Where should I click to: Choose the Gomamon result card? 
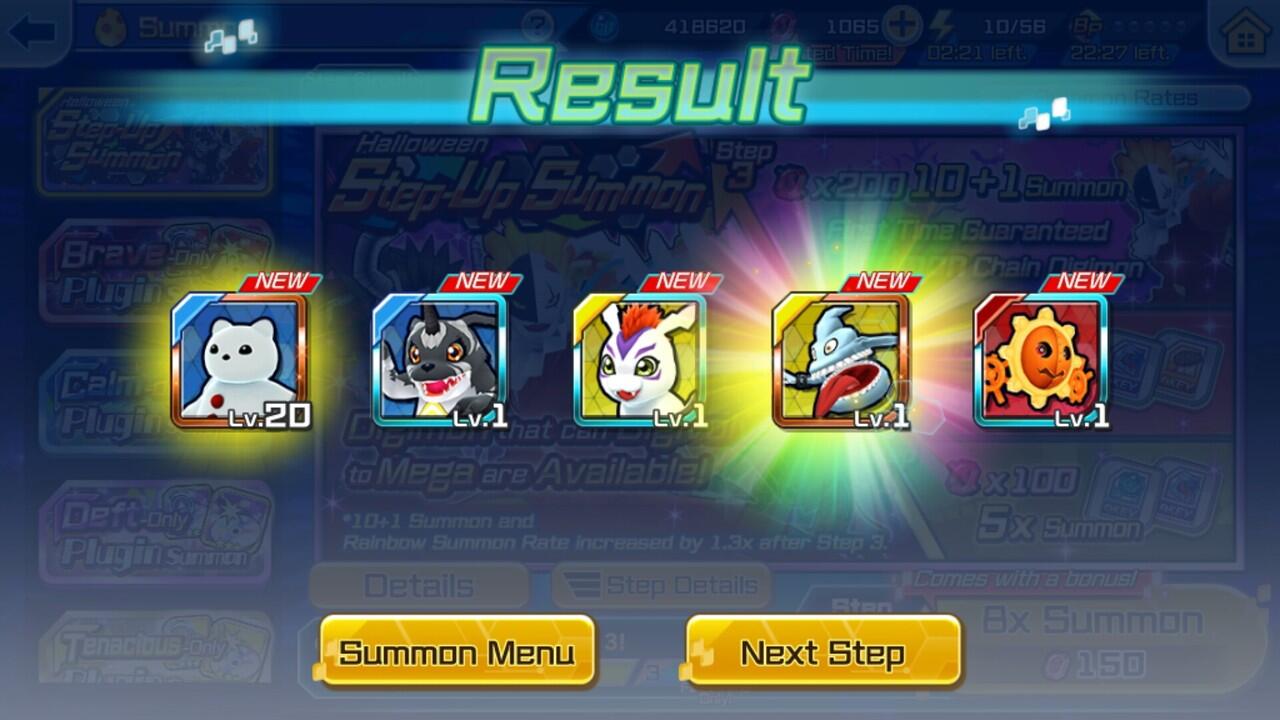(640, 360)
